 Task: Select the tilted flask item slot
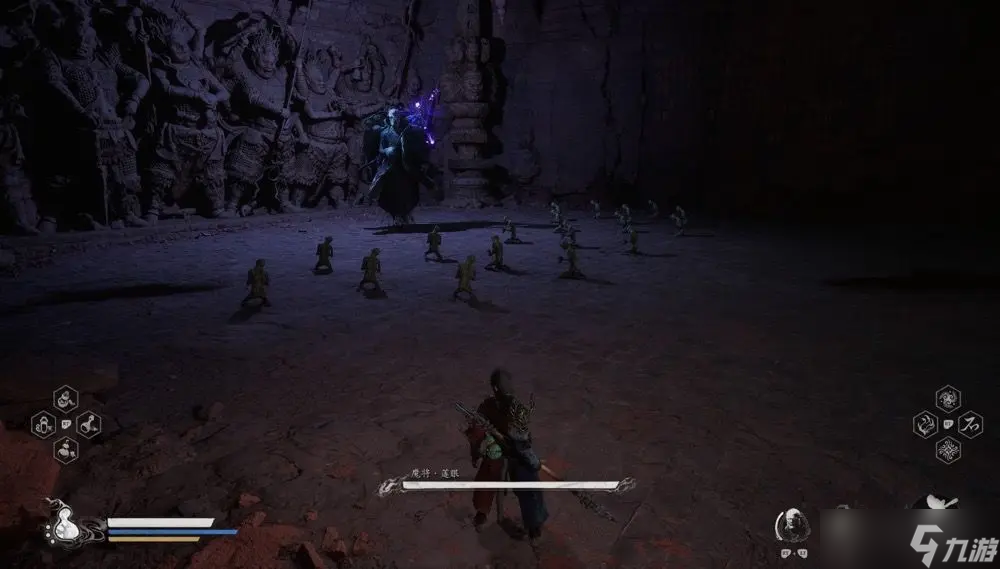88,424
